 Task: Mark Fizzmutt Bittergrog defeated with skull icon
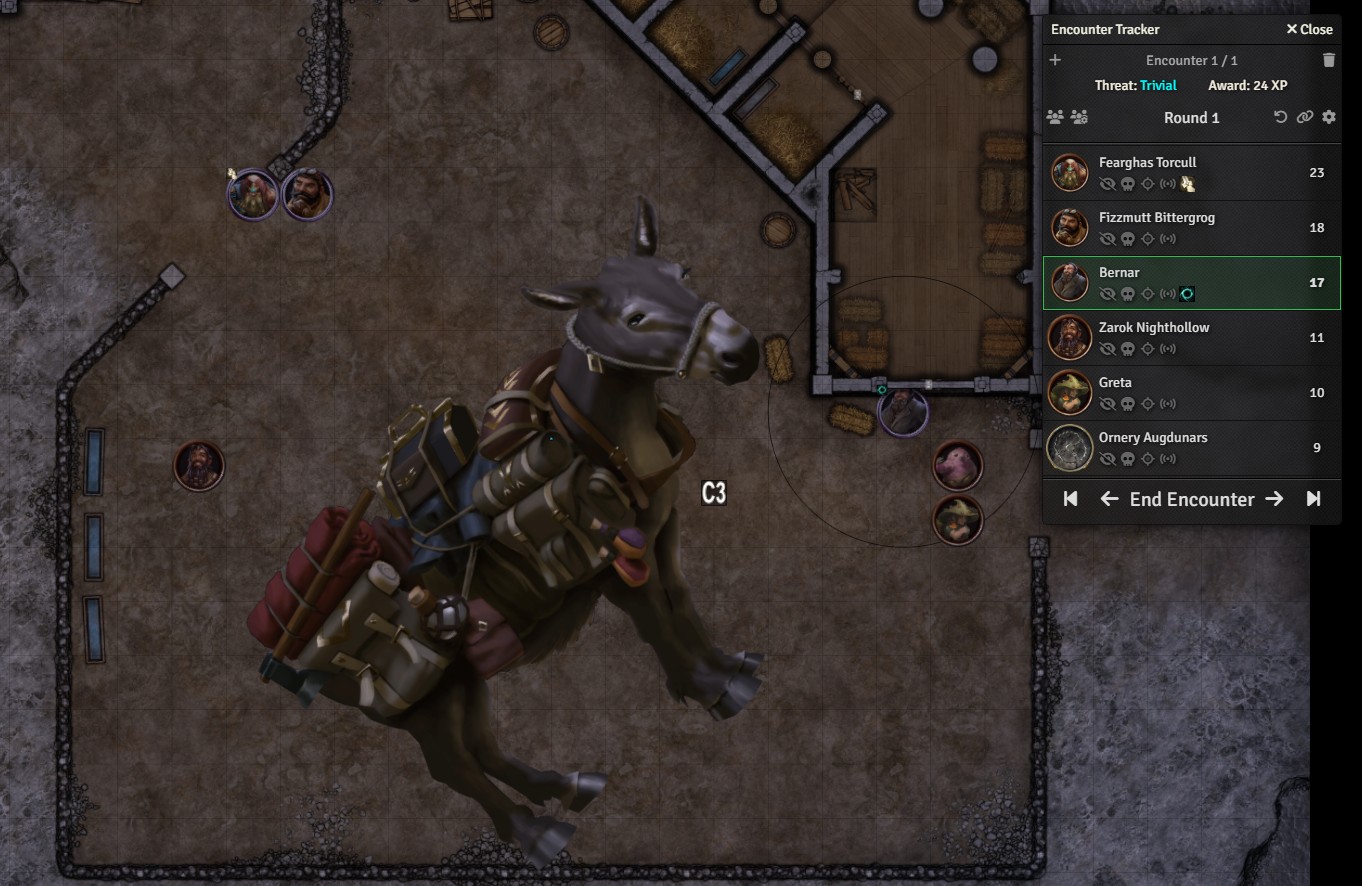pyautogui.click(x=1127, y=239)
